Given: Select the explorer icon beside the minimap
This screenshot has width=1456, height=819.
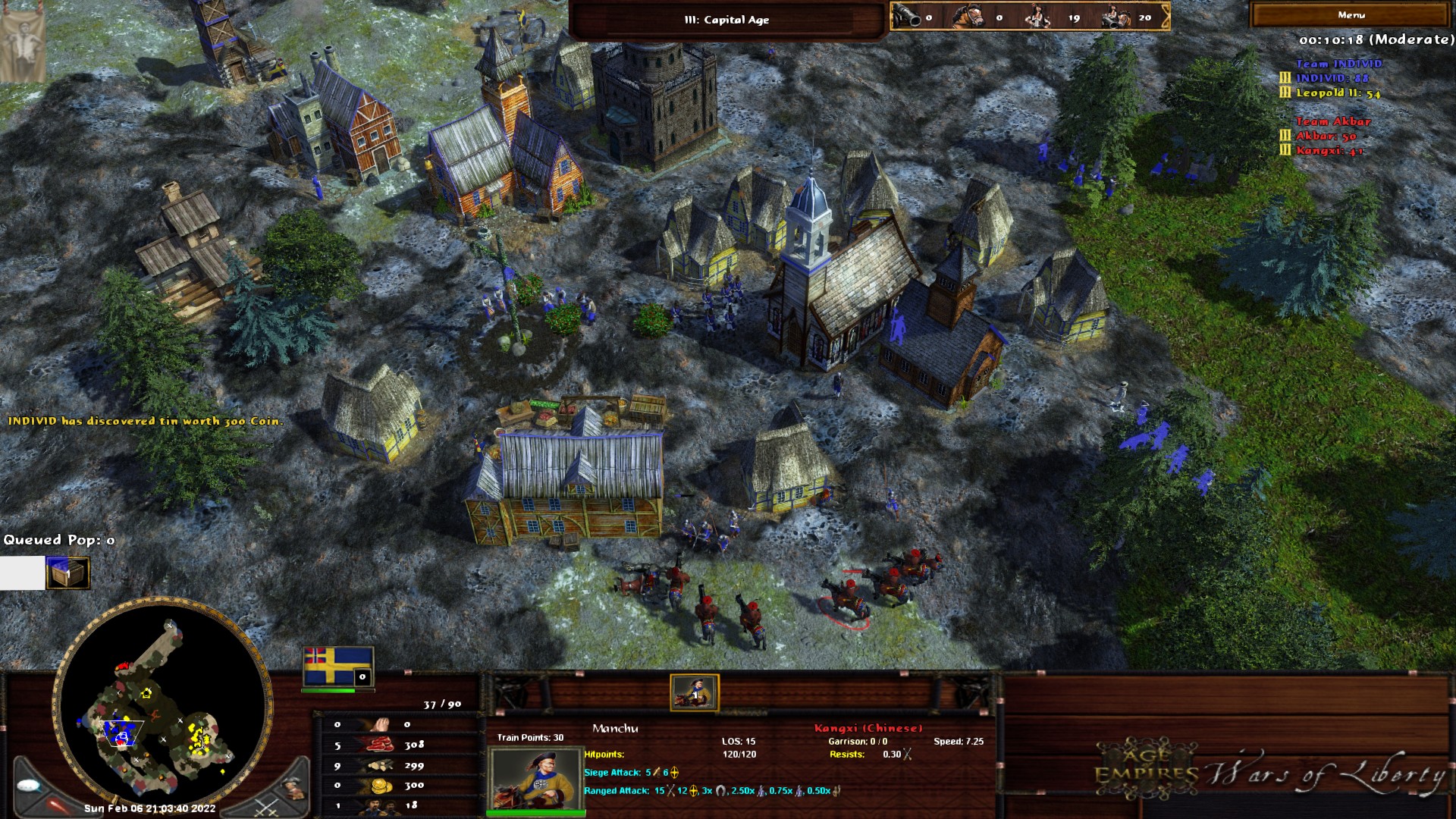Looking at the screenshot, I should point(294,789).
